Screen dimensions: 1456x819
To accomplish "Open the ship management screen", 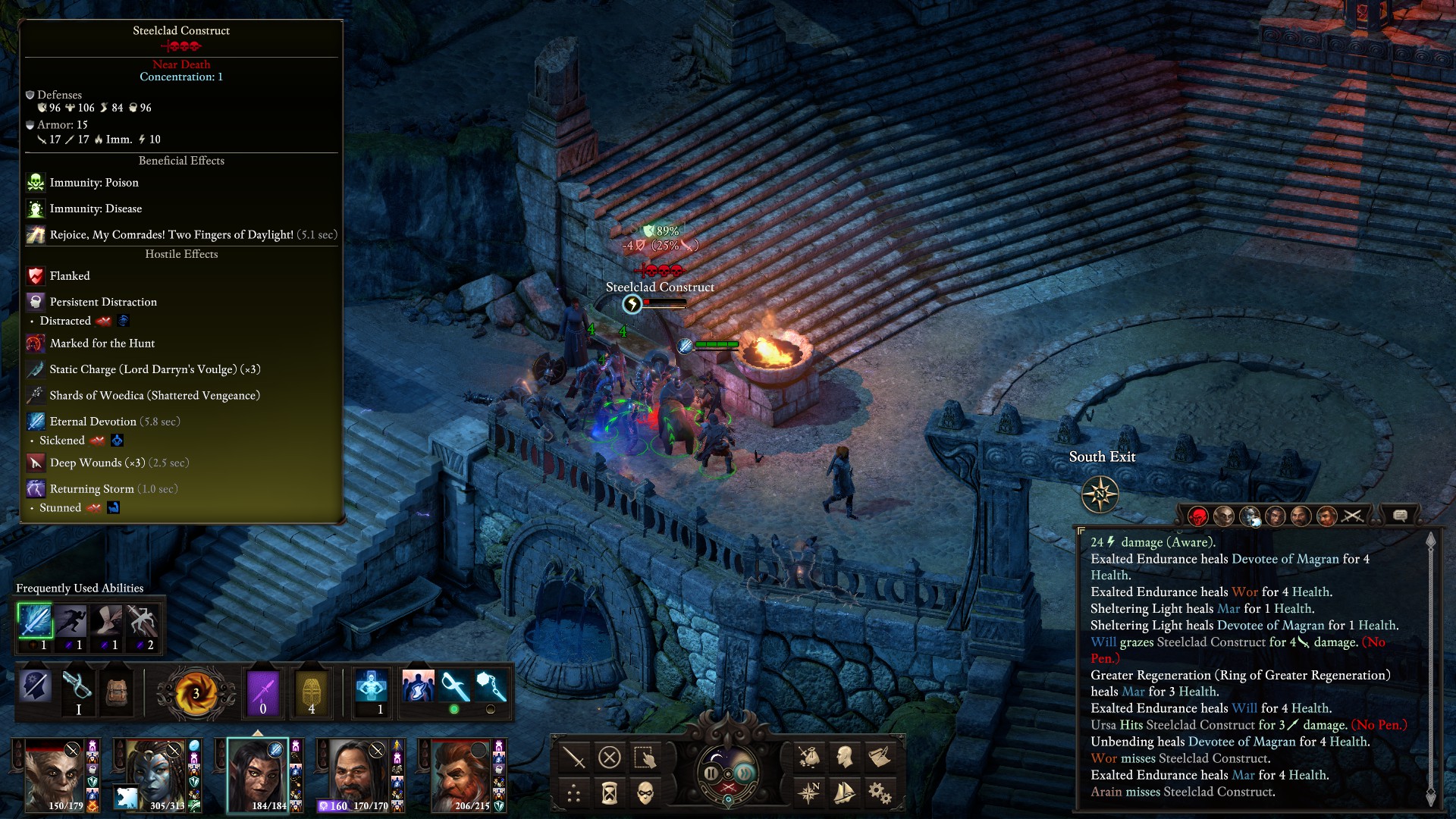I will tap(844, 793).
